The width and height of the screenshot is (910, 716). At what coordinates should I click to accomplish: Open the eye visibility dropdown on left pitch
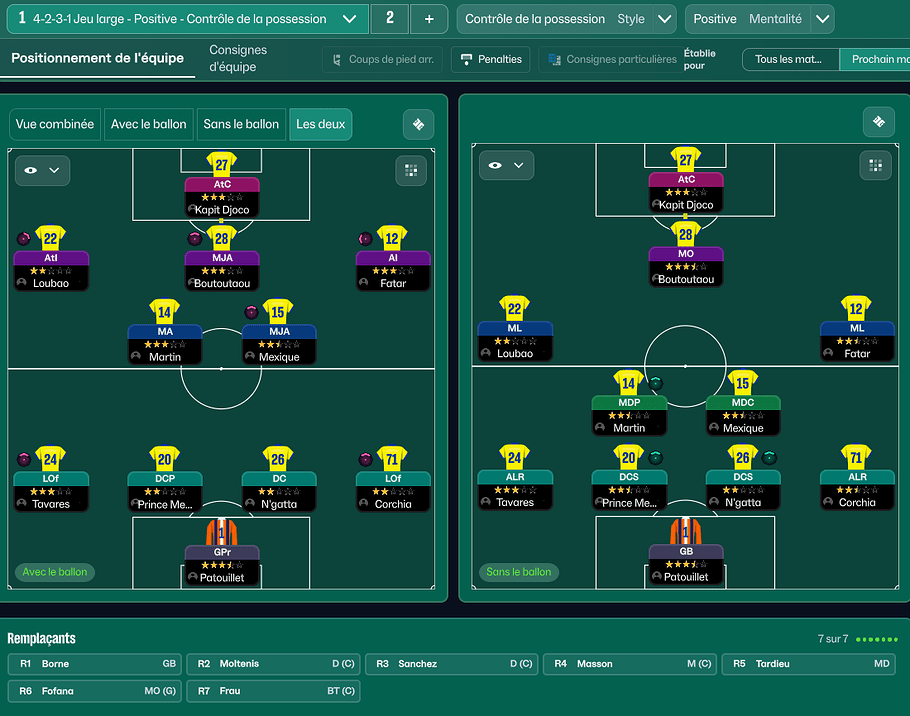[42, 171]
